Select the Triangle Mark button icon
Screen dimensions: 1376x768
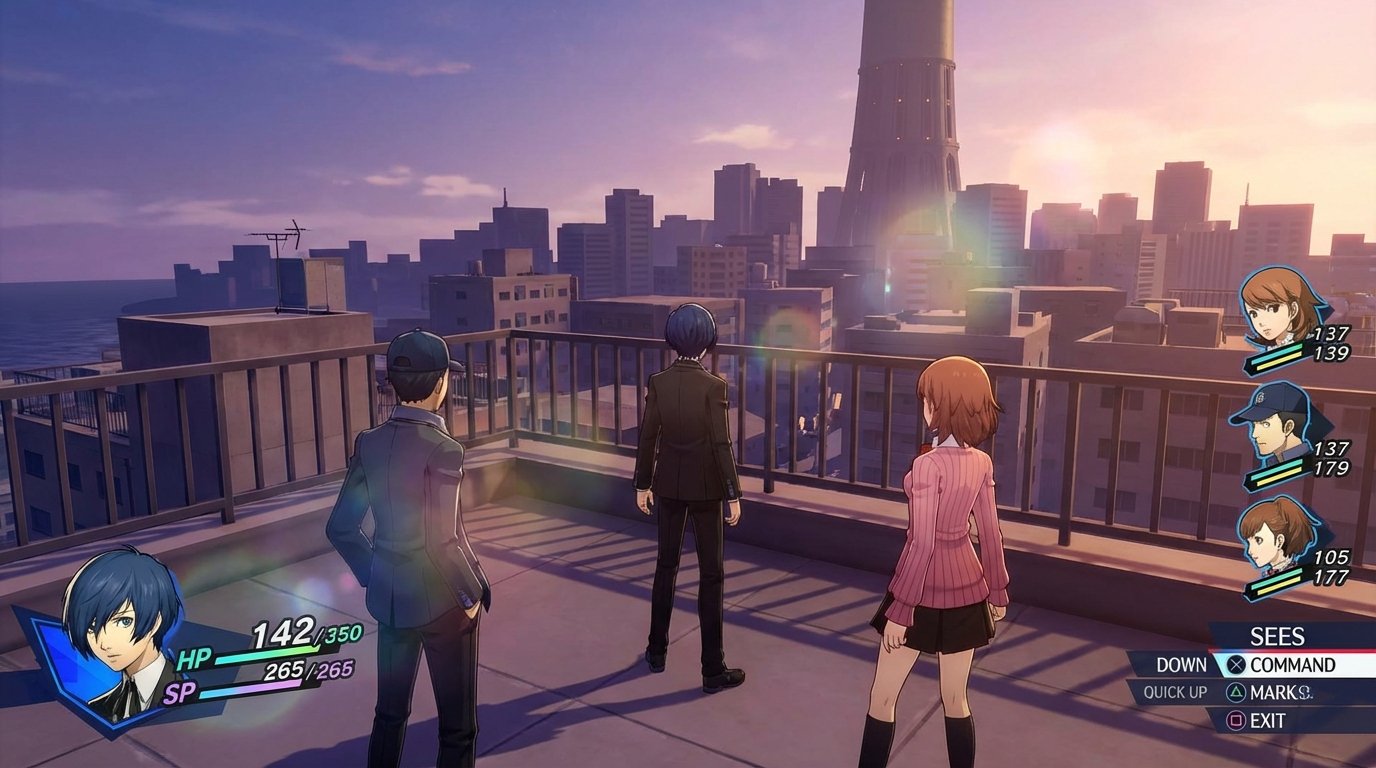click(1235, 690)
